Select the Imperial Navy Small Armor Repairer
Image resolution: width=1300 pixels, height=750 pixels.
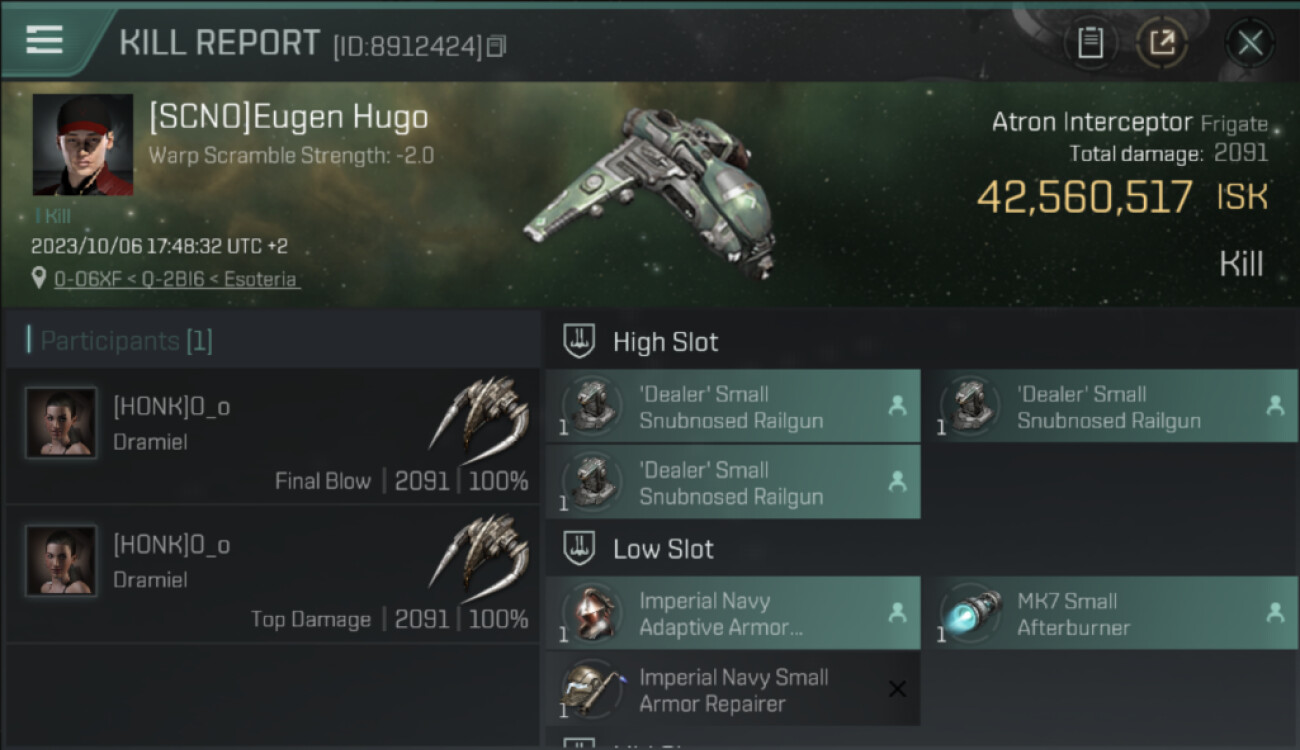click(732, 690)
